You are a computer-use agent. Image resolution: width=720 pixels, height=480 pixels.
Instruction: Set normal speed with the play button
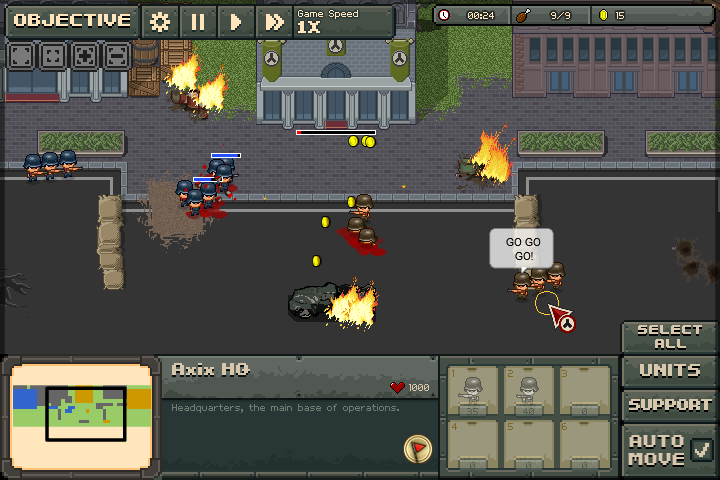pos(236,21)
